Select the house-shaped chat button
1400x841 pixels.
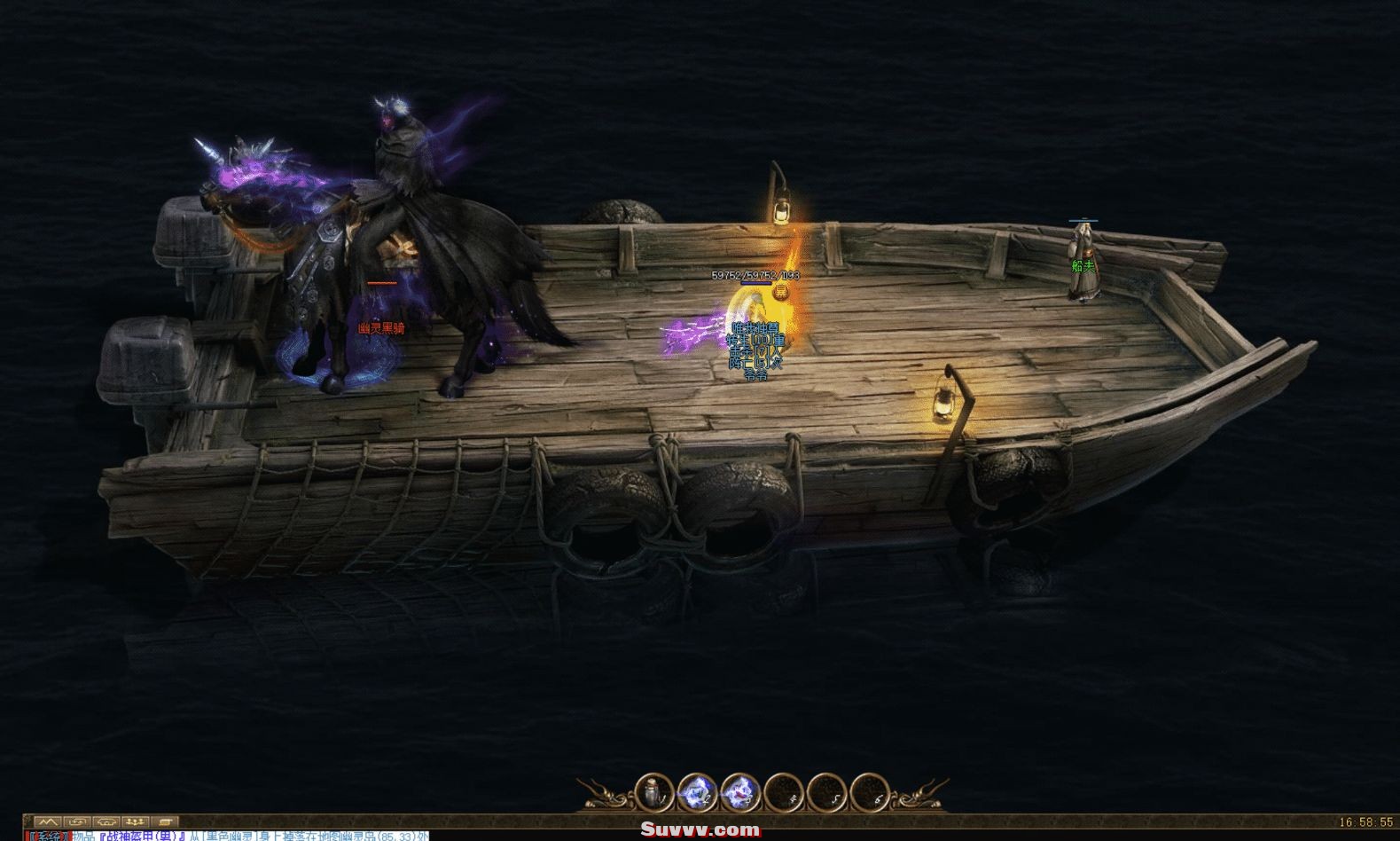click(x=108, y=821)
